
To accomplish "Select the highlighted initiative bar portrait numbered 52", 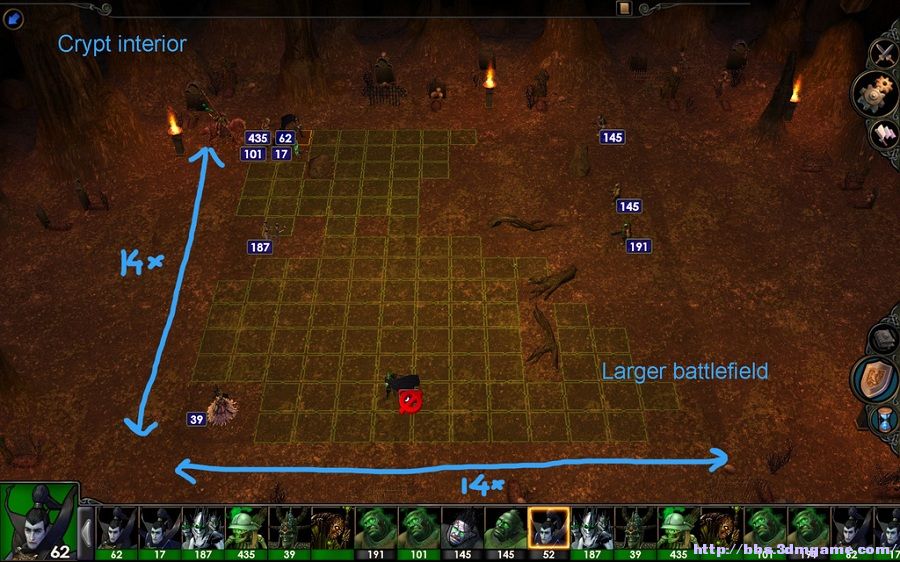I will (x=548, y=530).
